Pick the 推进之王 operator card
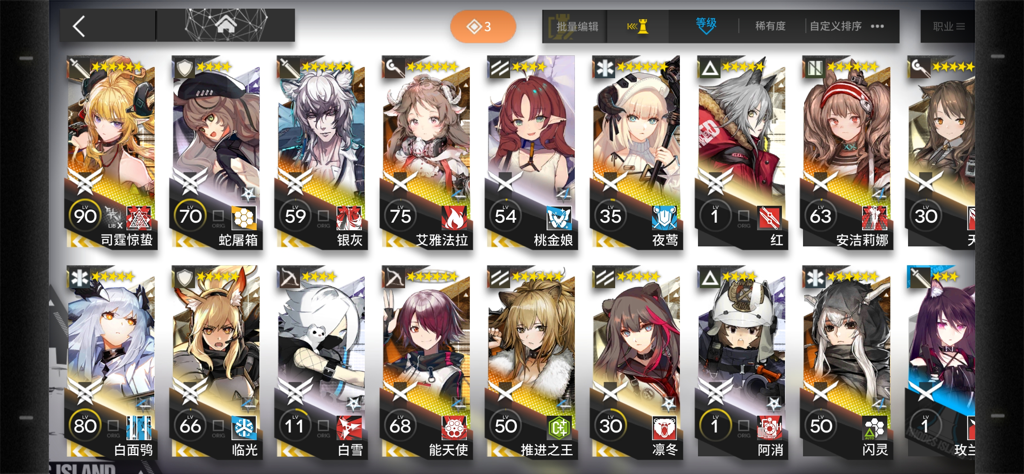 (x=530, y=360)
